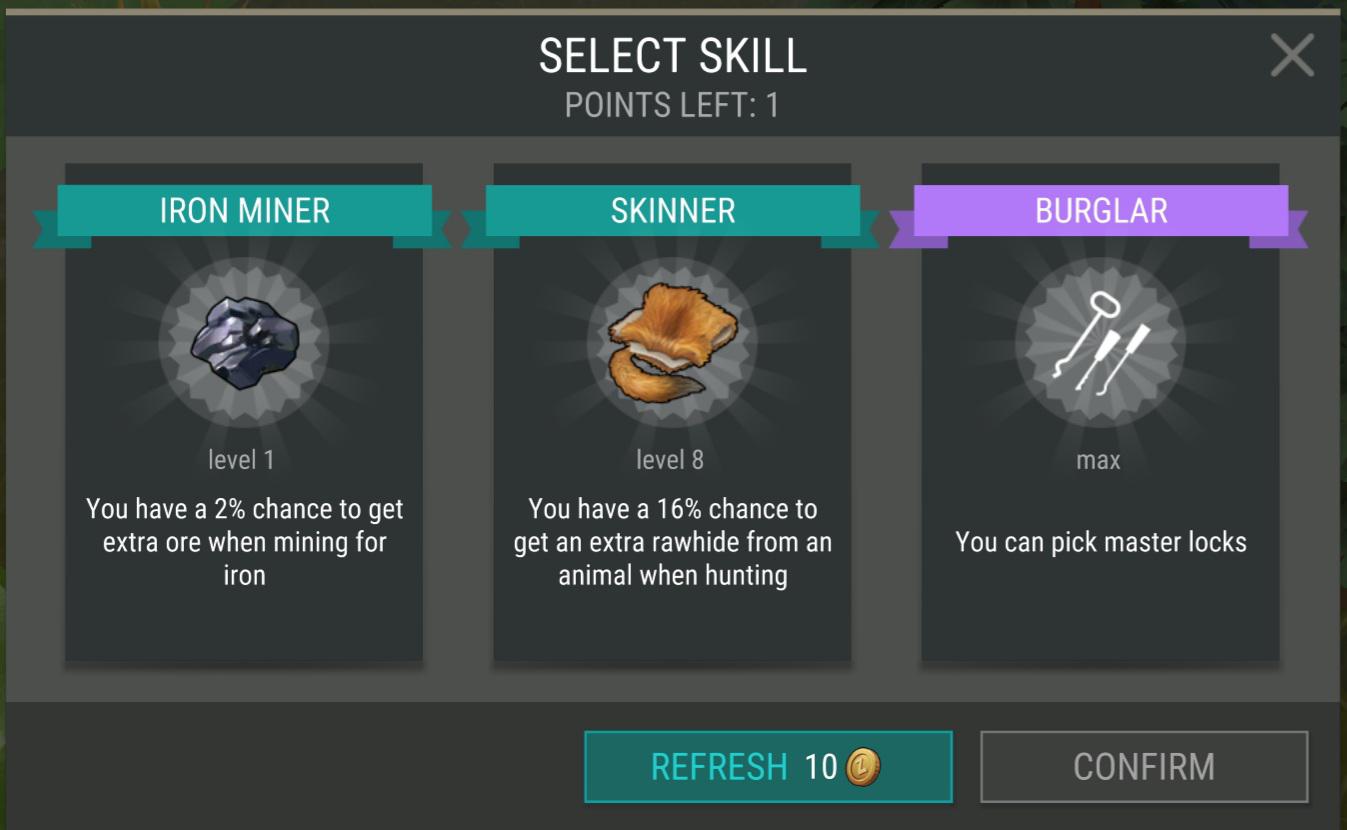Click the SELECT SKILL dialog title
Screen dimensions: 1347x830
(x=672, y=57)
